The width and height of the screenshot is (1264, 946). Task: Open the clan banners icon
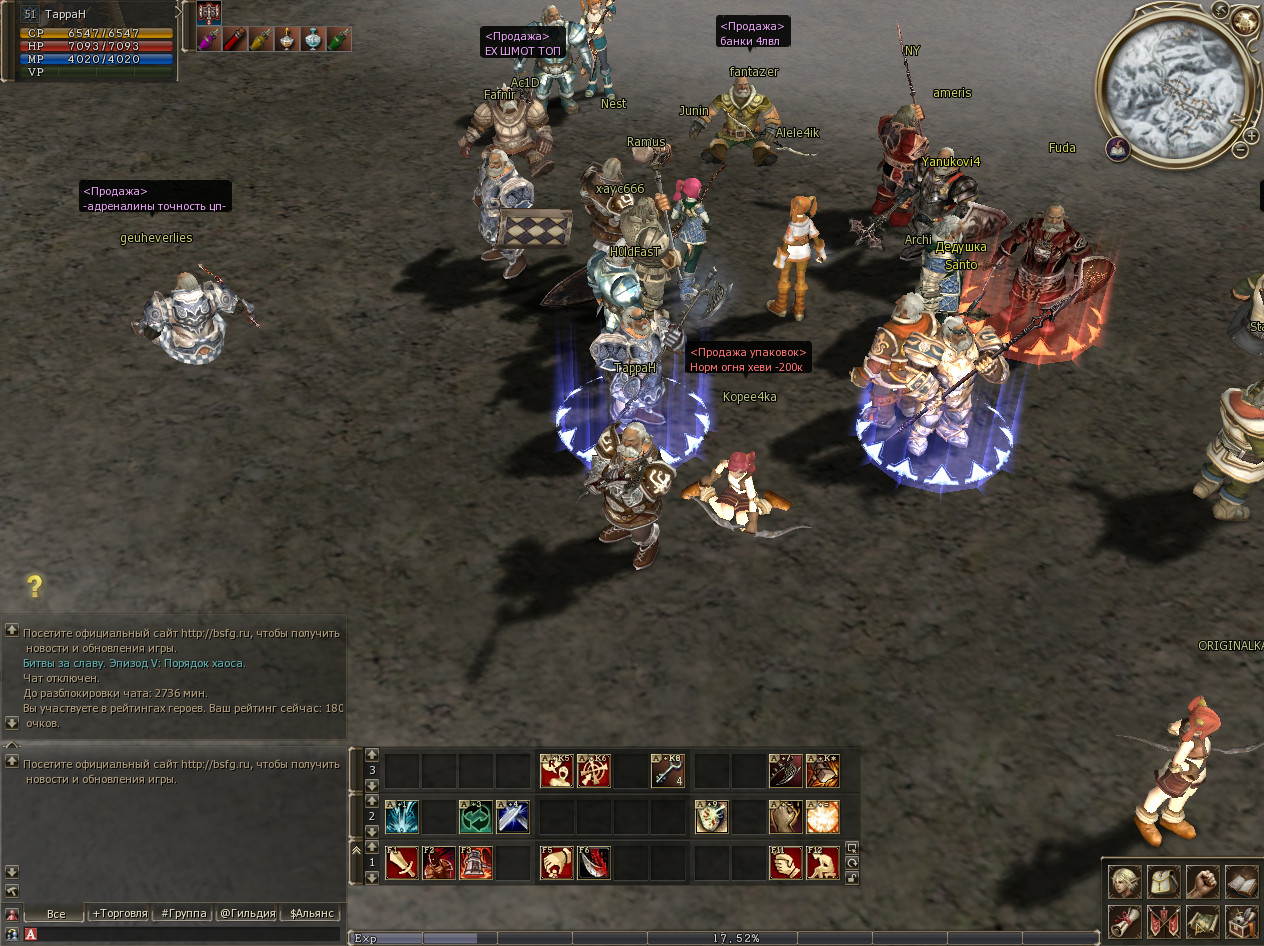tap(1164, 920)
